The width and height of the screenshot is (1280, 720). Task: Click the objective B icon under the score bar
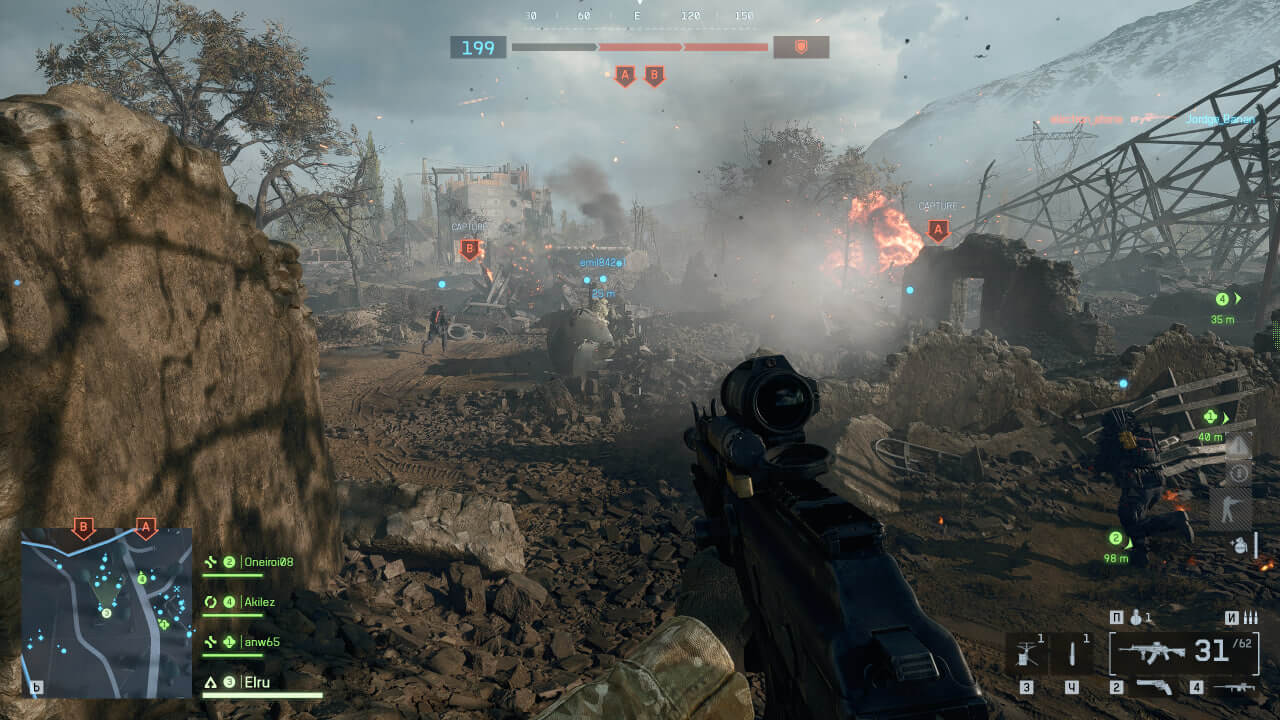654,75
